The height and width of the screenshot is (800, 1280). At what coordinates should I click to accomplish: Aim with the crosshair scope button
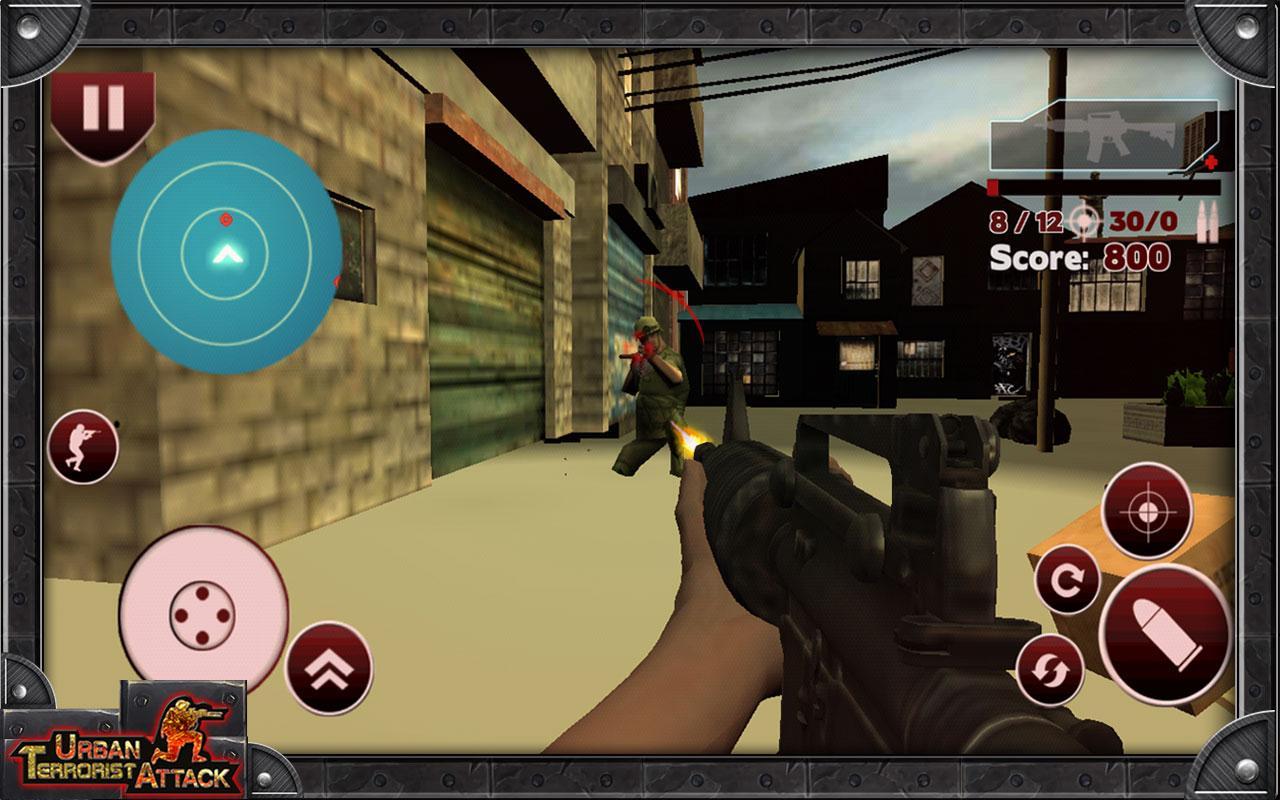click(1146, 510)
